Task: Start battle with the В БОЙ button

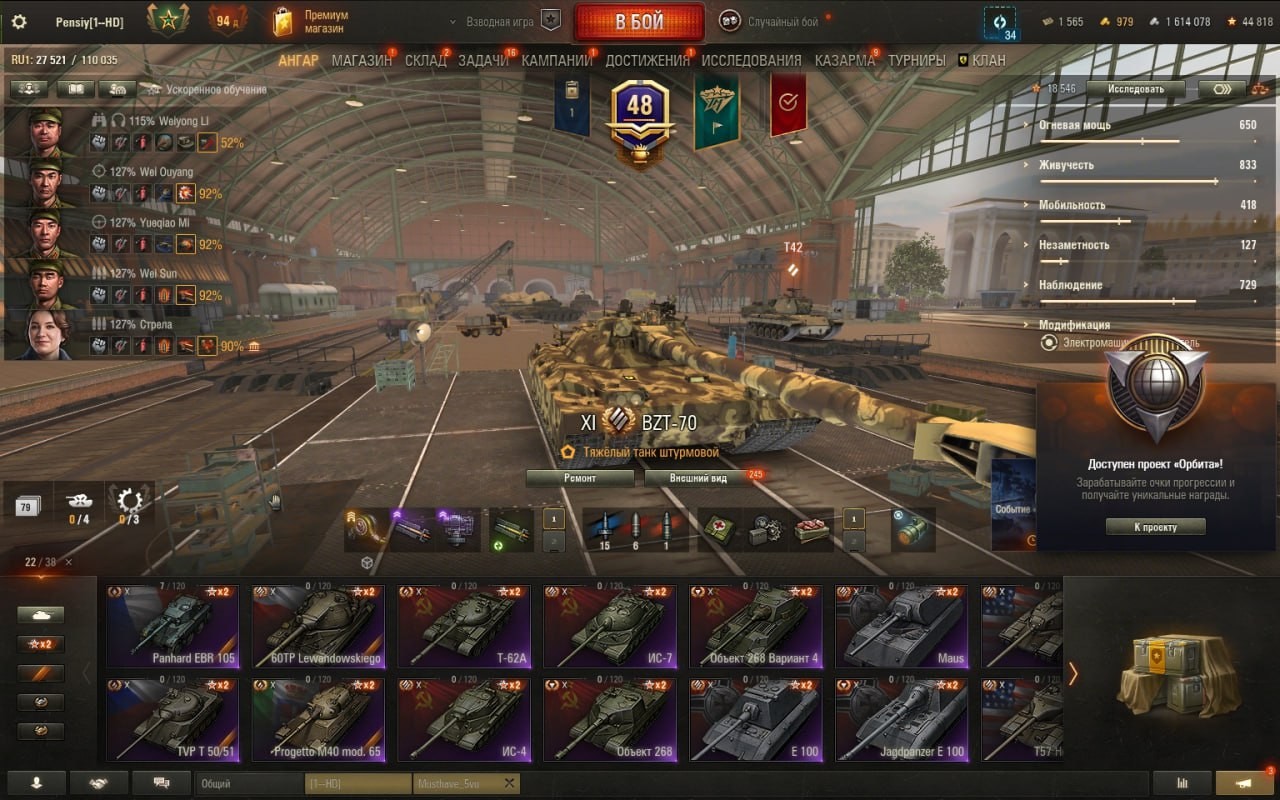Action: coord(638,22)
